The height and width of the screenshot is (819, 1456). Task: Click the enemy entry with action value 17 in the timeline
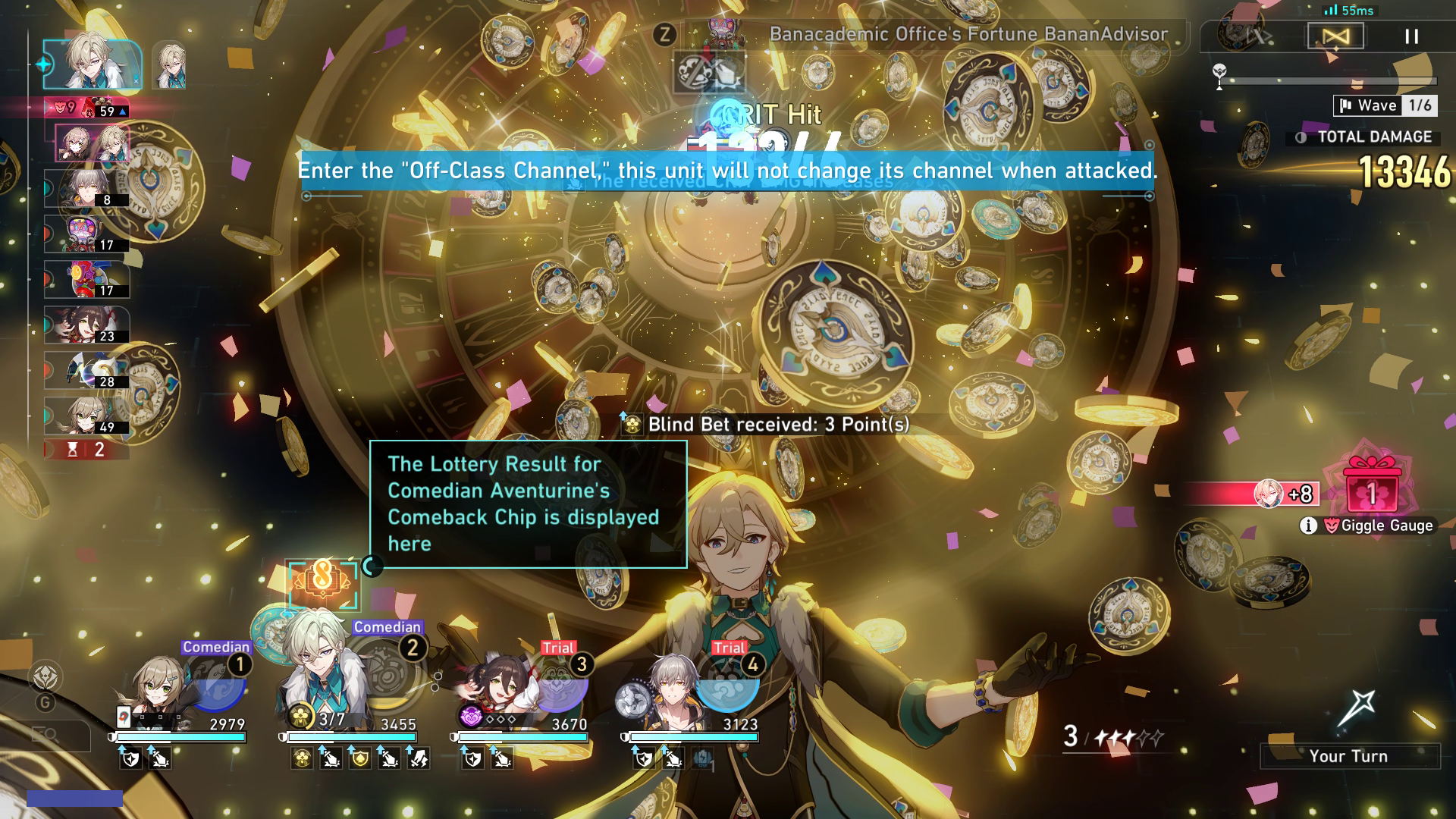(x=86, y=234)
